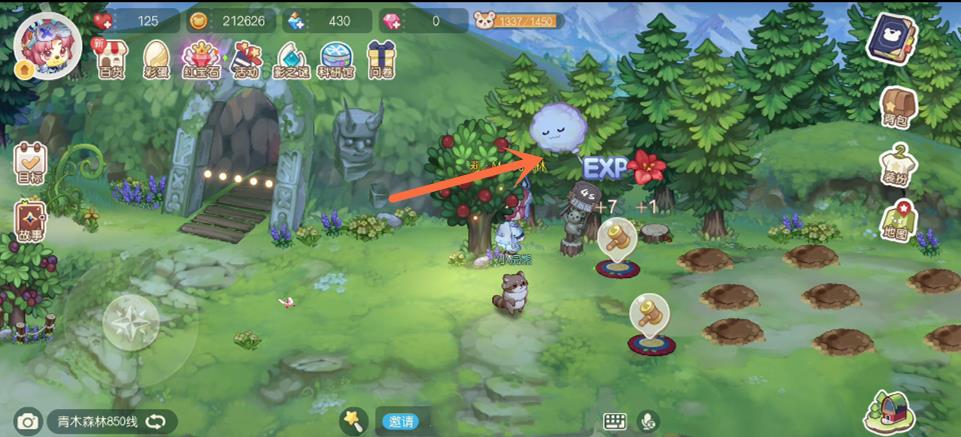Open the 目标 goals checklist
961x437 pixels.
click(x=30, y=164)
